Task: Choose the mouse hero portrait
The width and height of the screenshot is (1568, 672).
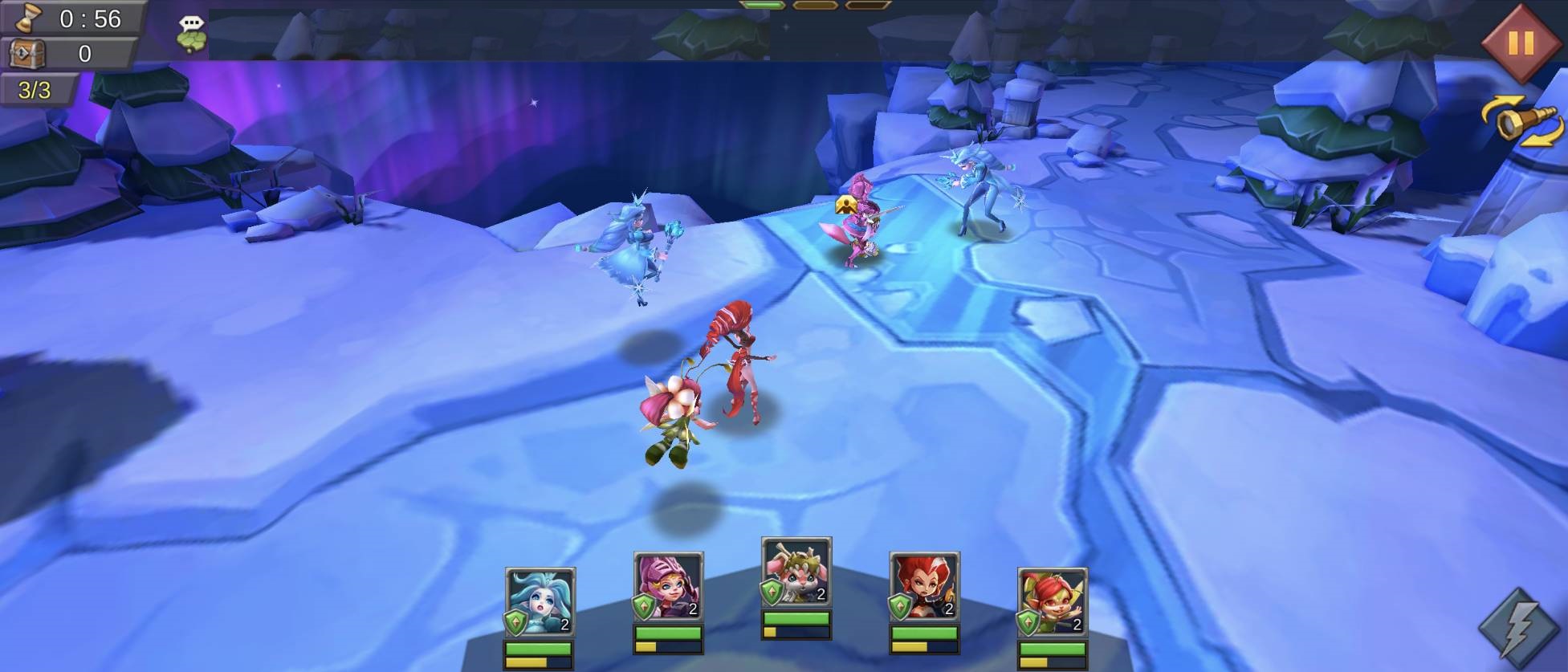Action: [x=796, y=572]
